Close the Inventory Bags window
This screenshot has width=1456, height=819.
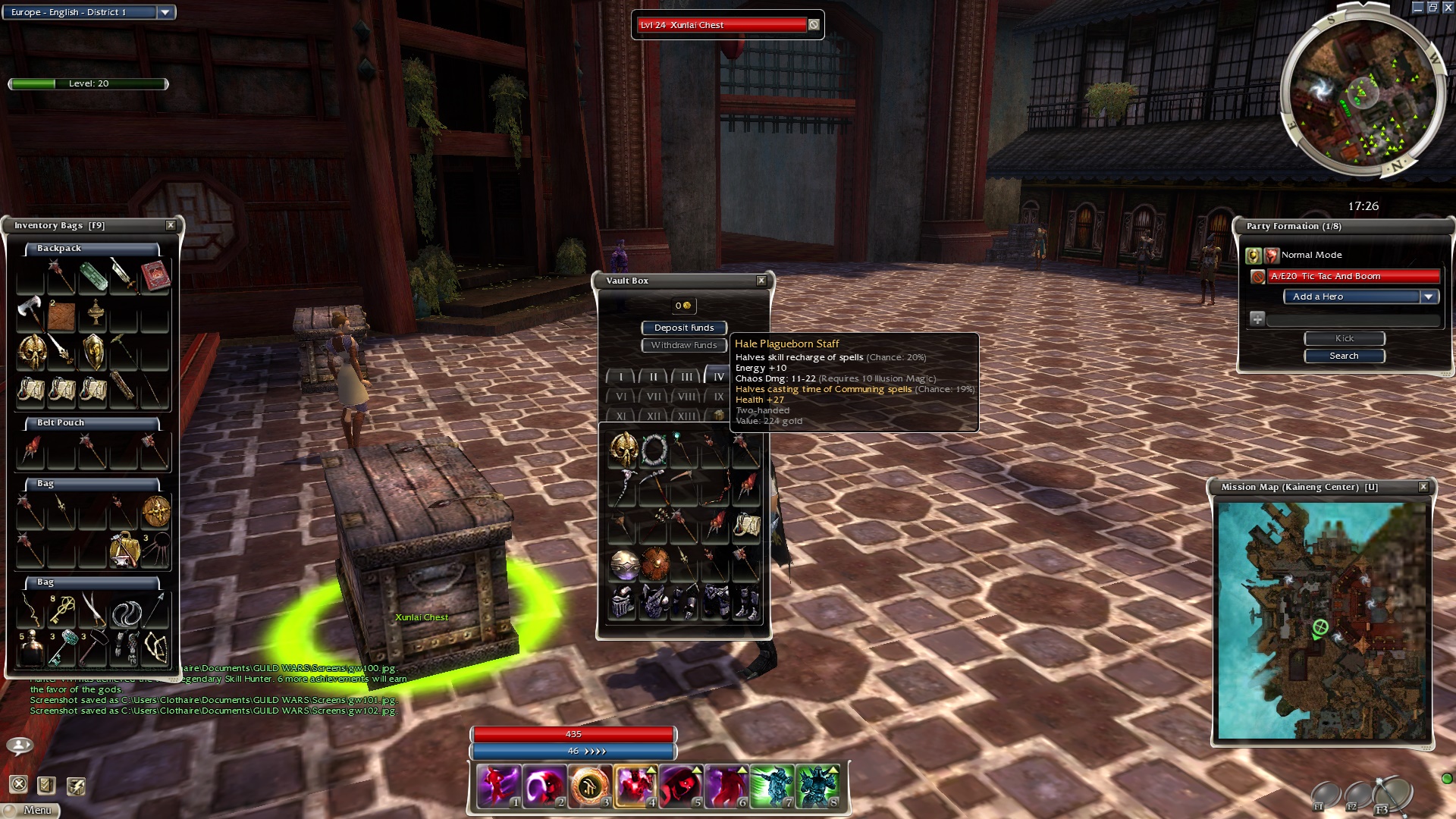pos(171,225)
